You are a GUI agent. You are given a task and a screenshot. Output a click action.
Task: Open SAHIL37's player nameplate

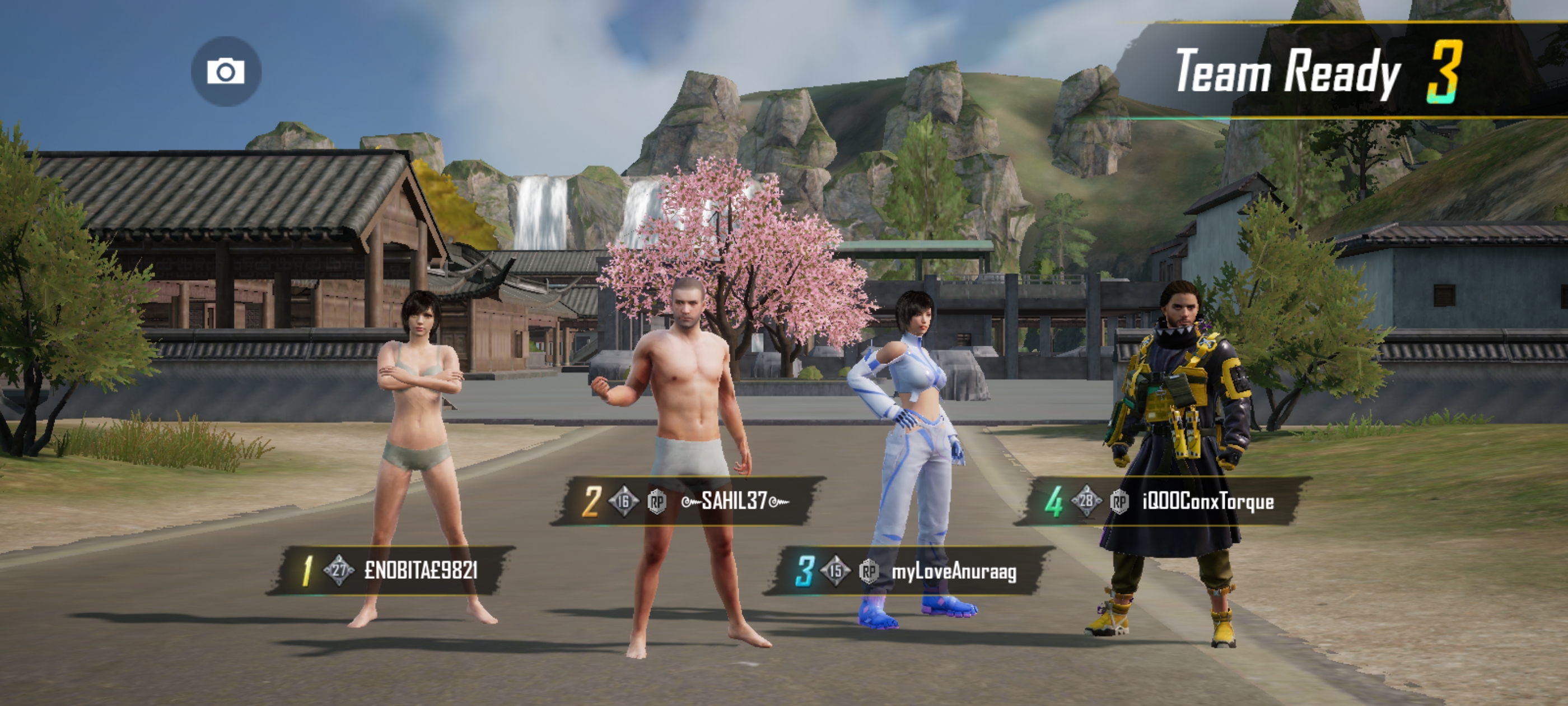click(688, 501)
